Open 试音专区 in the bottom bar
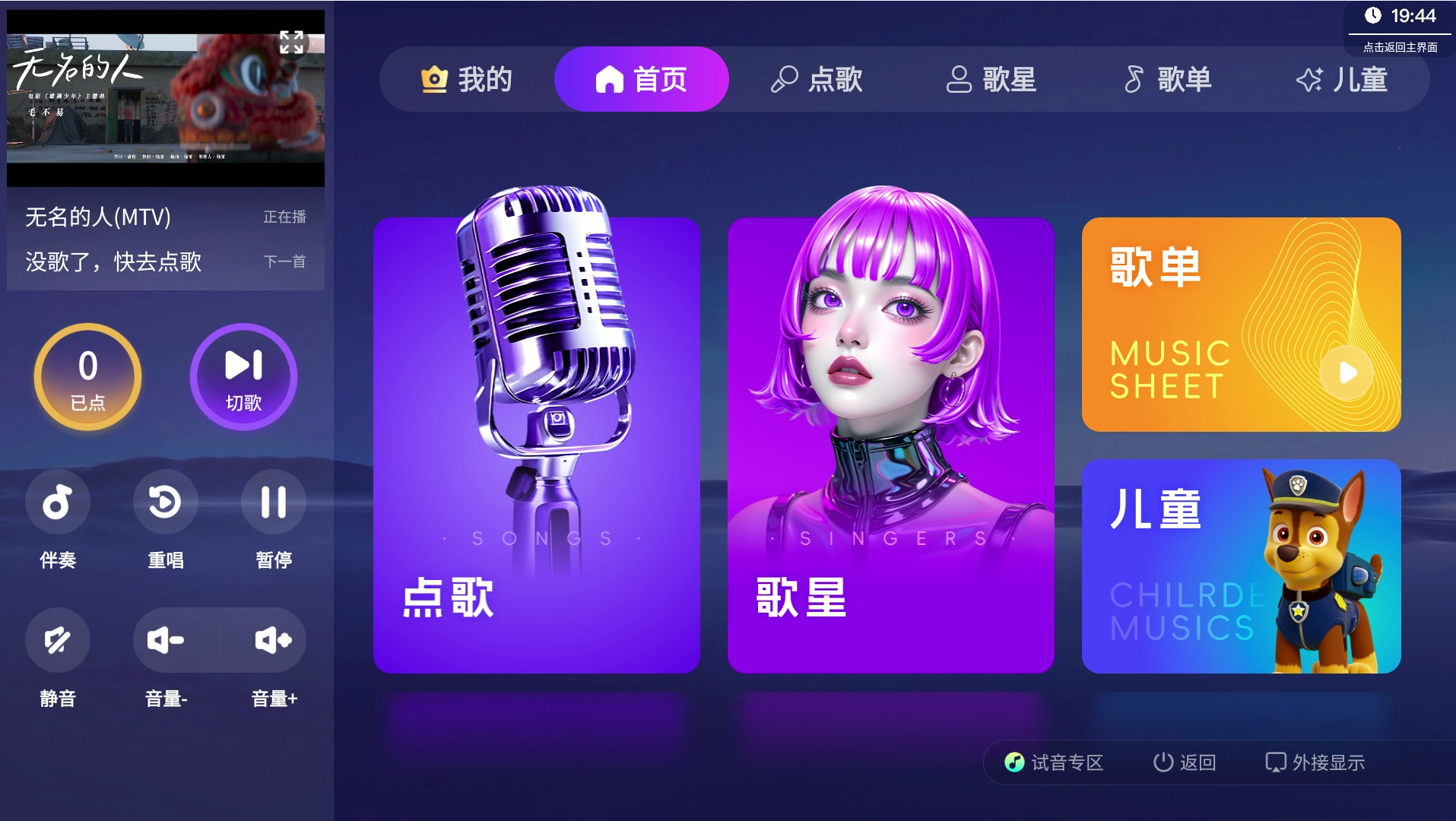This screenshot has width=1456, height=821. [x=1055, y=762]
